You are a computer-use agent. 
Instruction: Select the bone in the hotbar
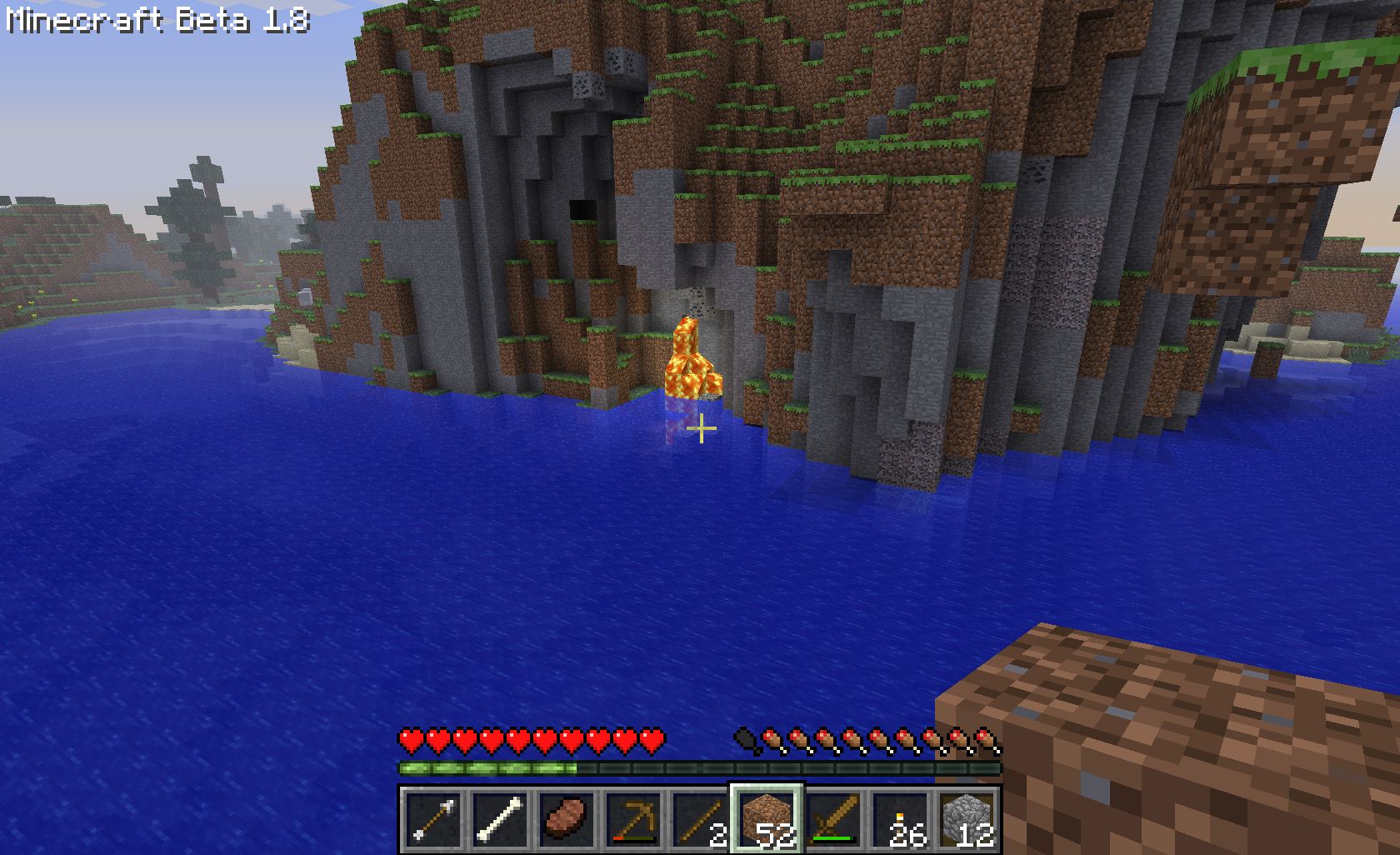(500, 820)
